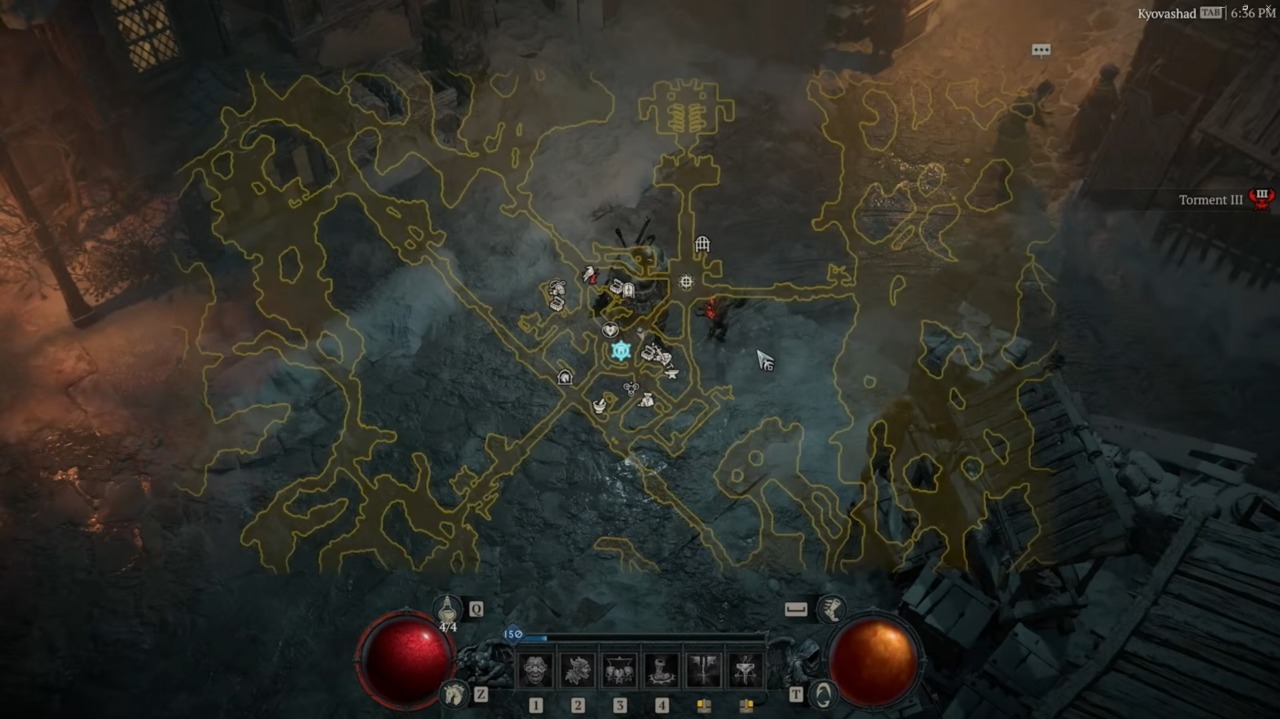Click the healer heart marker on the map
The image size is (1280, 719).
(609, 330)
